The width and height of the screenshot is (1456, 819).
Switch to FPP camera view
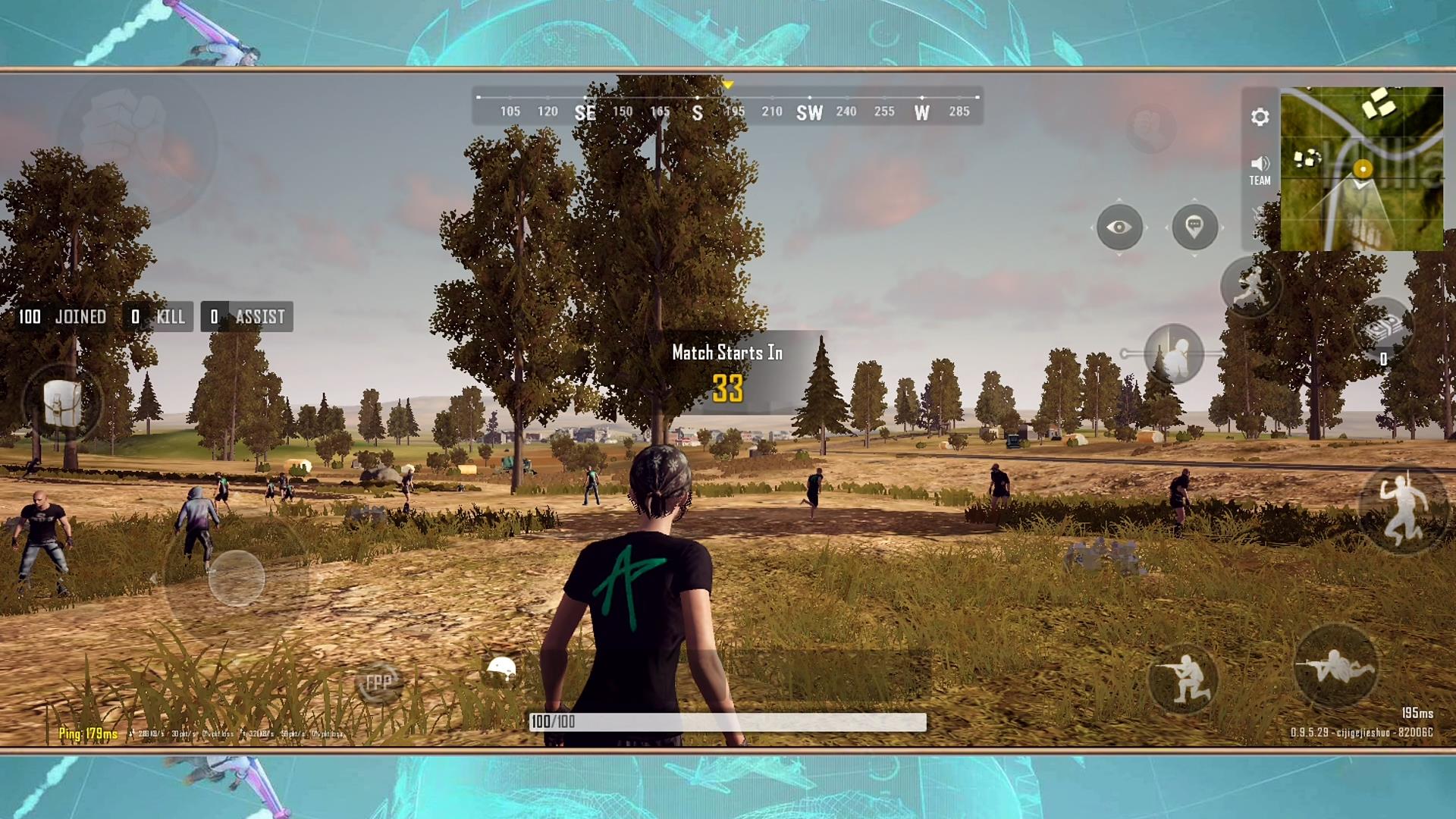tap(378, 682)
